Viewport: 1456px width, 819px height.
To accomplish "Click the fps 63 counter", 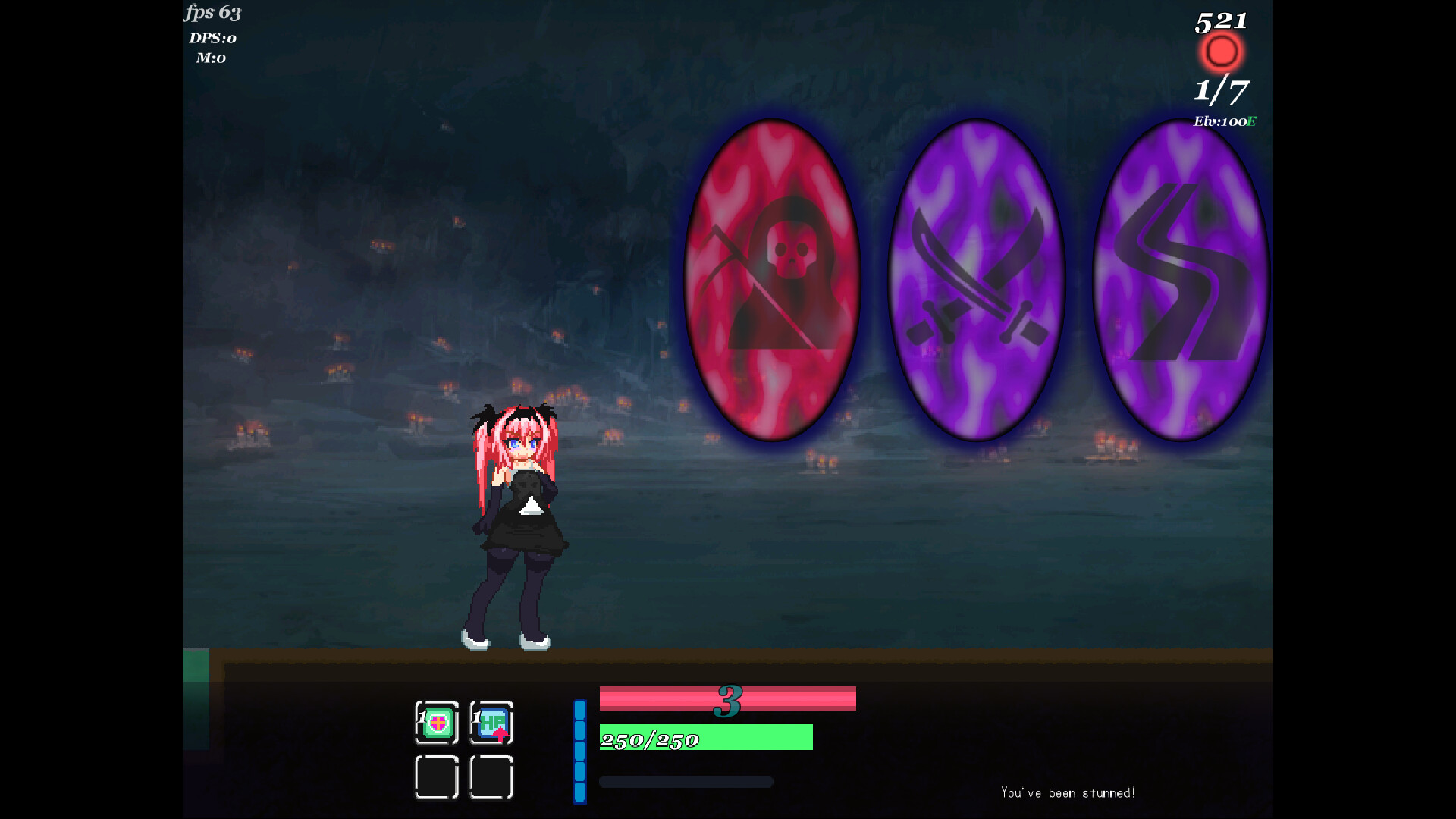I will (x=211, y=13).
